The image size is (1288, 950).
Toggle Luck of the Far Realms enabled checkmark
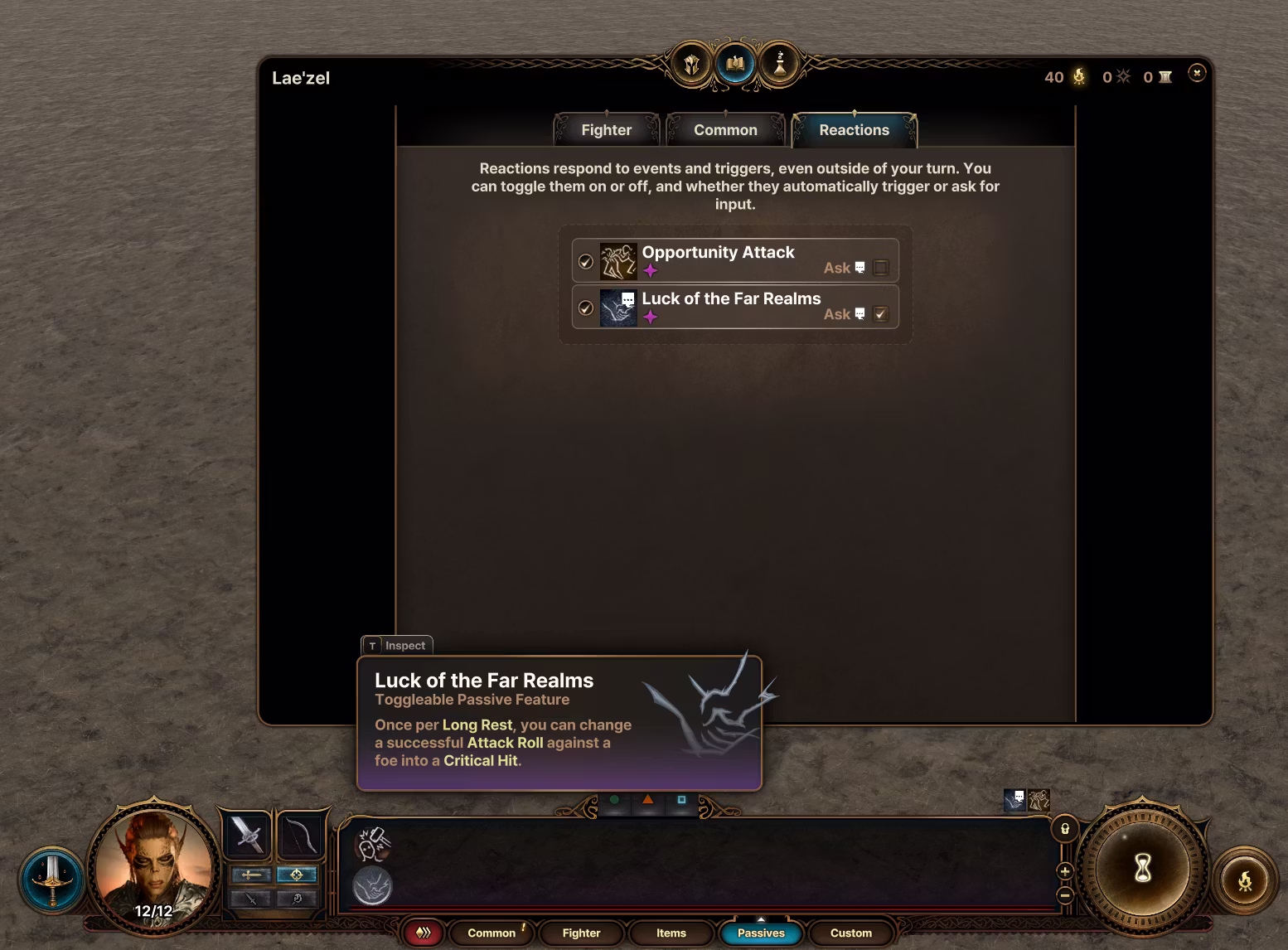click(586, 308)
